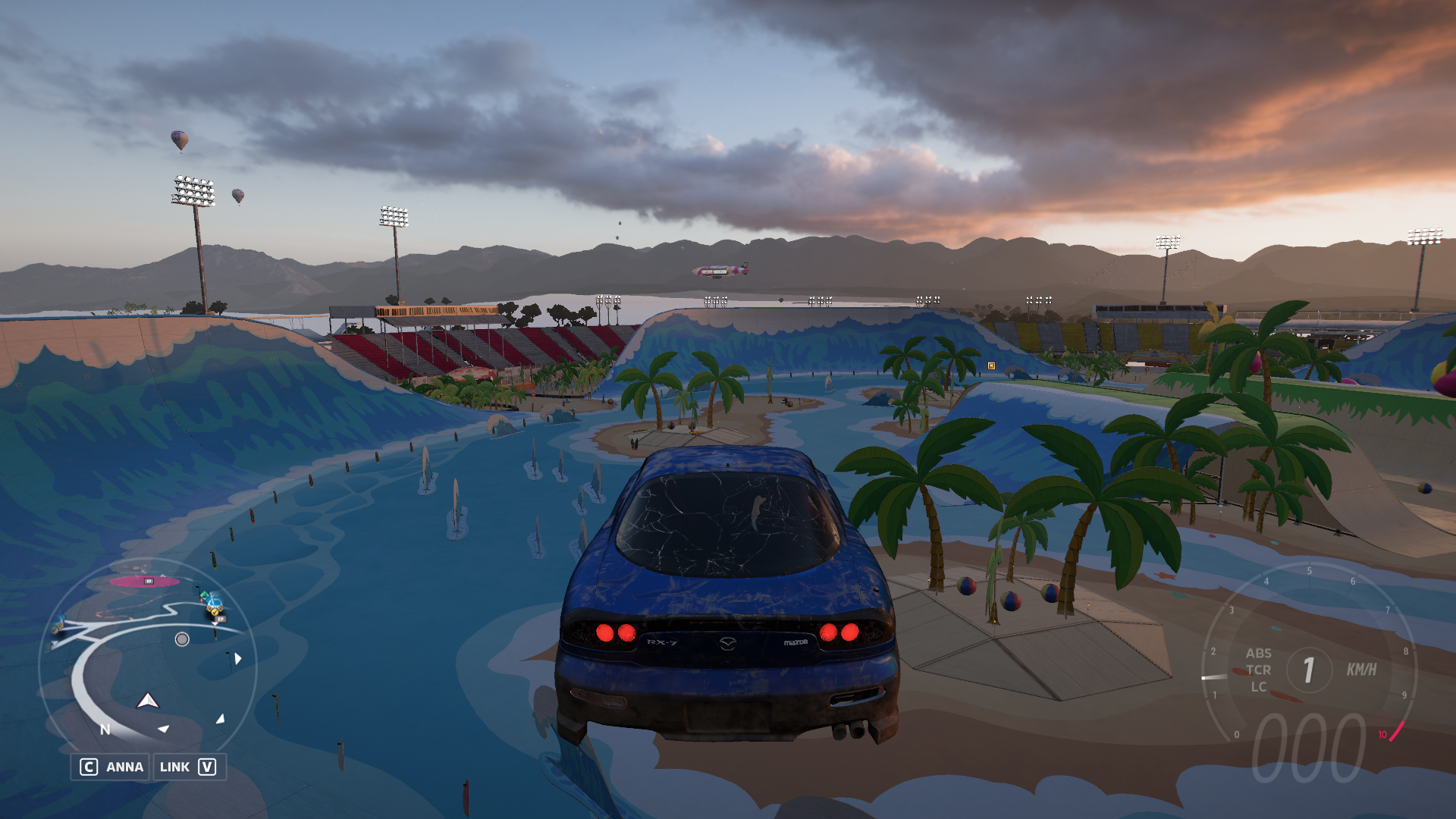Image resolution: width=1456 pixels, height=819 pixels.
Task: Click the gray waypoint dot on the minimap
Action: [x=182, y=639]
